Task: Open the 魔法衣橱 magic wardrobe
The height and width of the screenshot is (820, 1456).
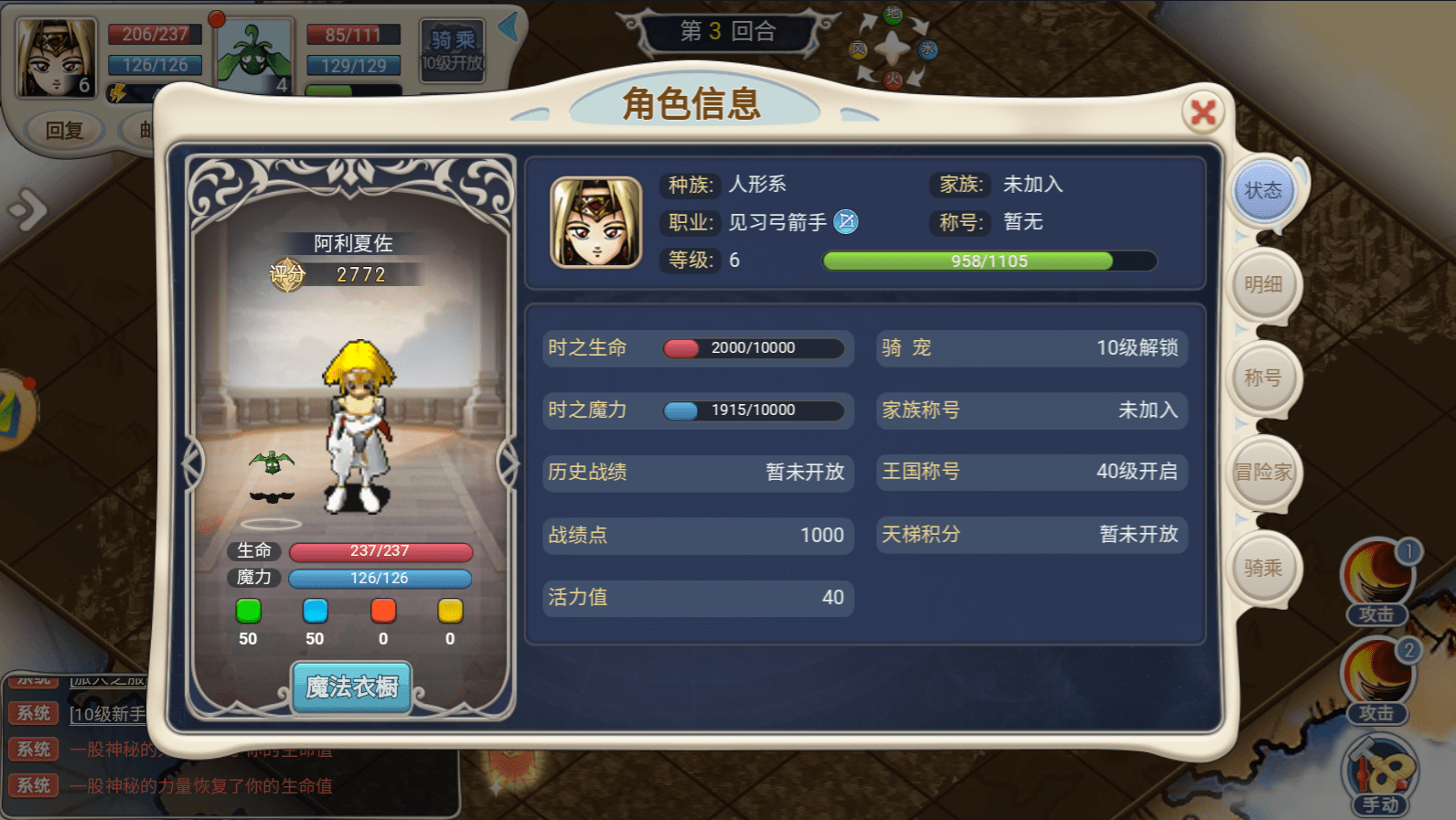Action: (x=352, y=687)
